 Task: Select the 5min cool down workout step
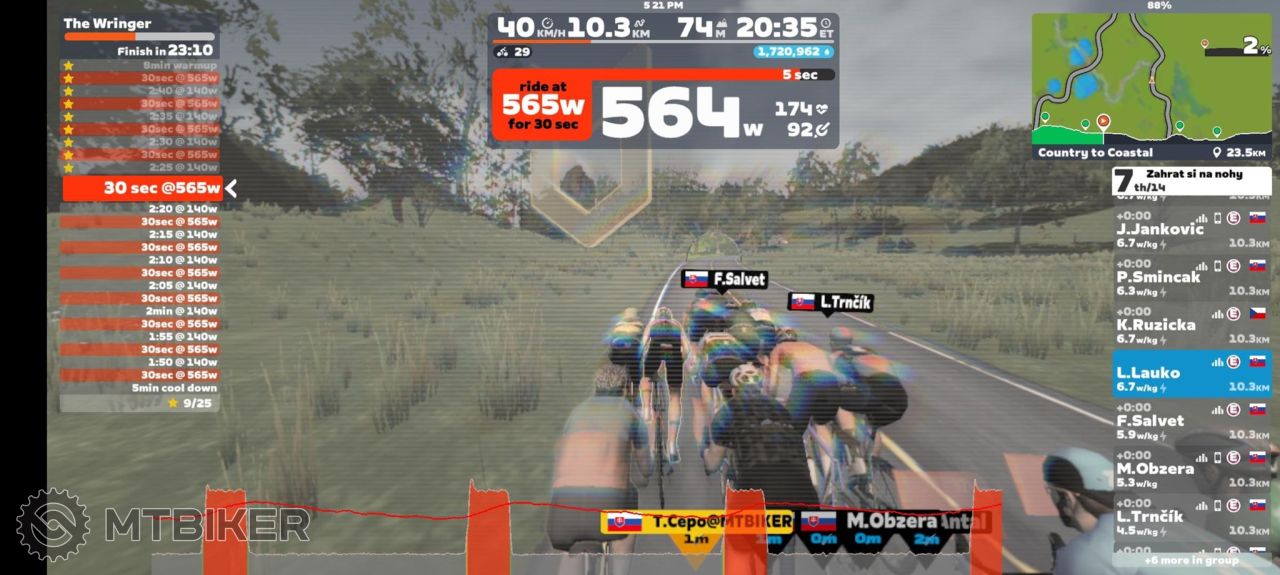140,388
